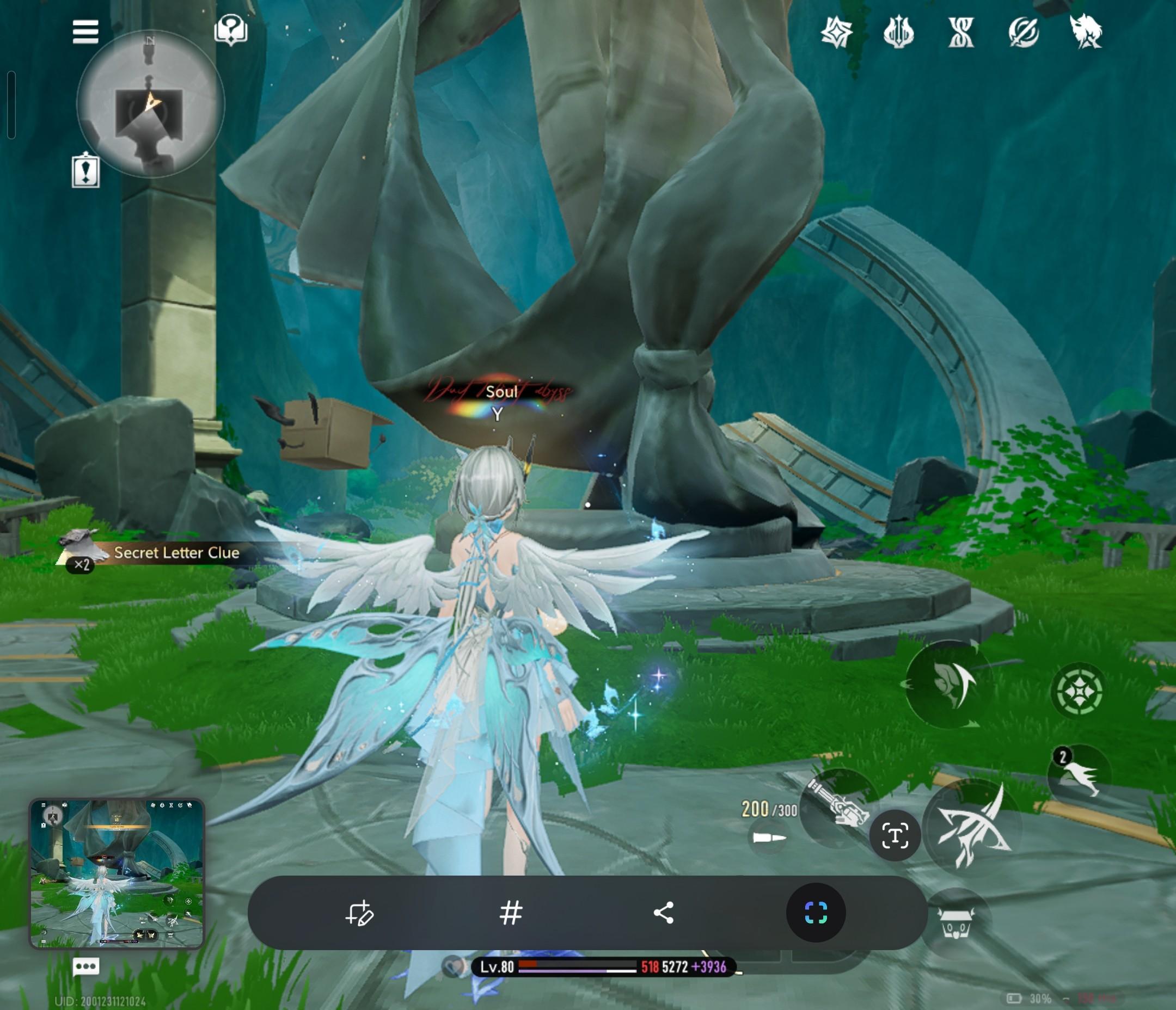The width and height of the screenshot is (1176, 1010).
Task: Trigger the swirling green skill button
Action: pos(947,683)
